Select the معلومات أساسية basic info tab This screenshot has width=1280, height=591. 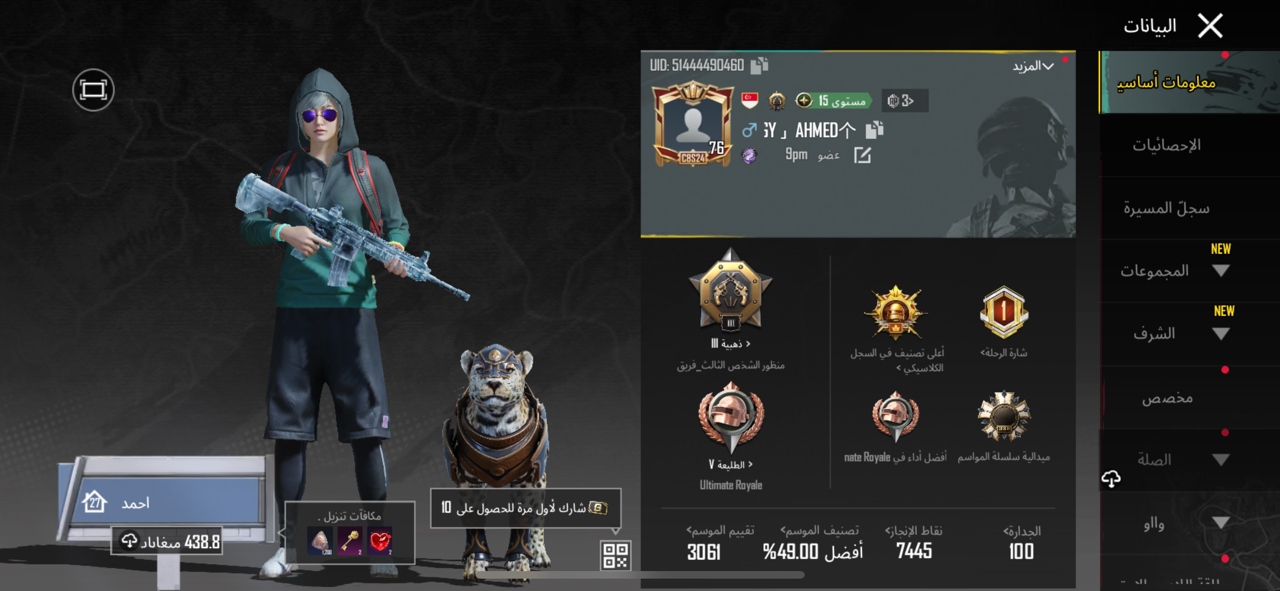1167,82
